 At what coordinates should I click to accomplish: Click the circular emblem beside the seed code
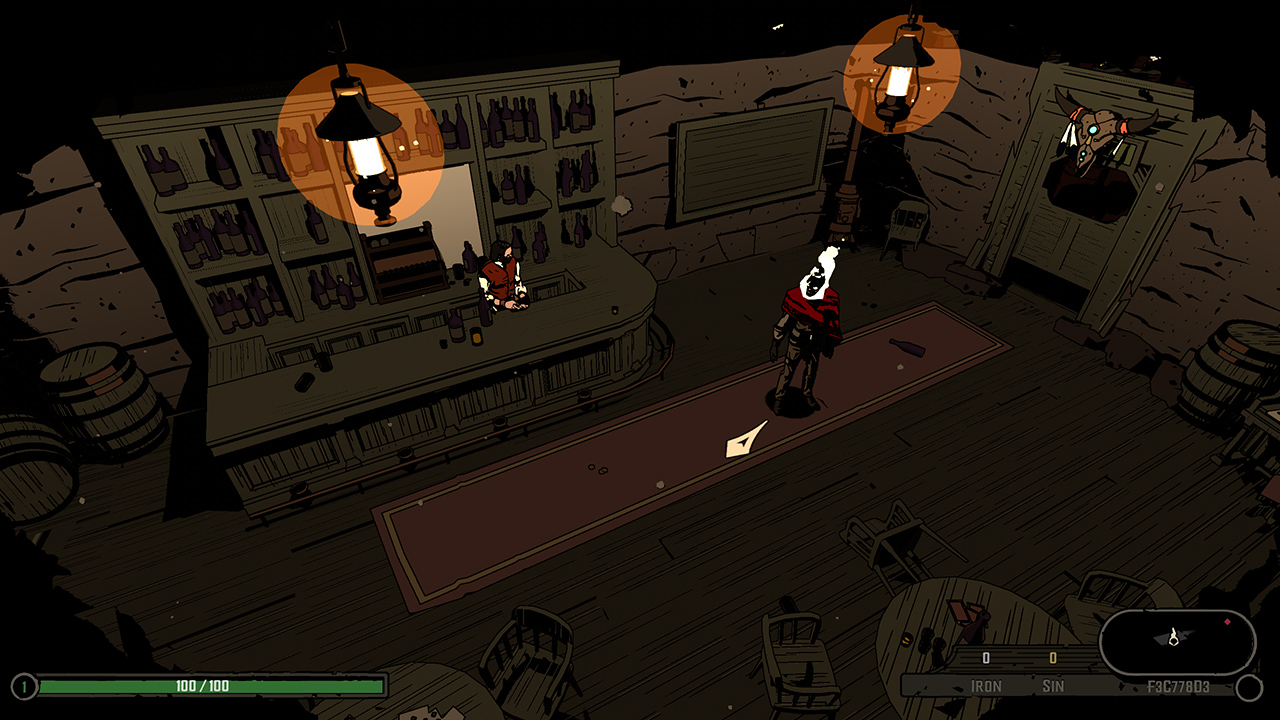(x=1250, y=686)
